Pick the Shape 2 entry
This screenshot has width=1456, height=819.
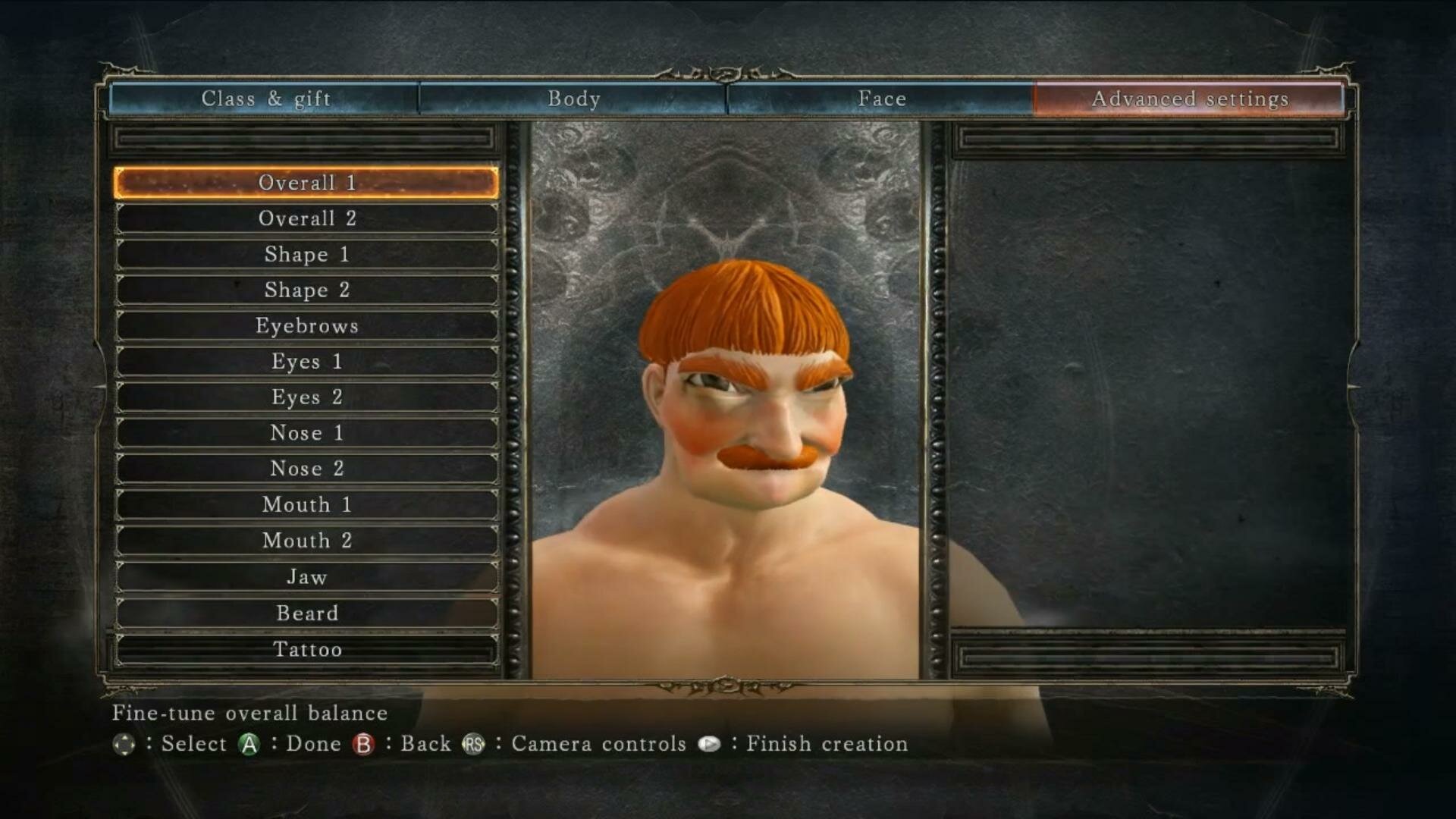click(307, 290)
